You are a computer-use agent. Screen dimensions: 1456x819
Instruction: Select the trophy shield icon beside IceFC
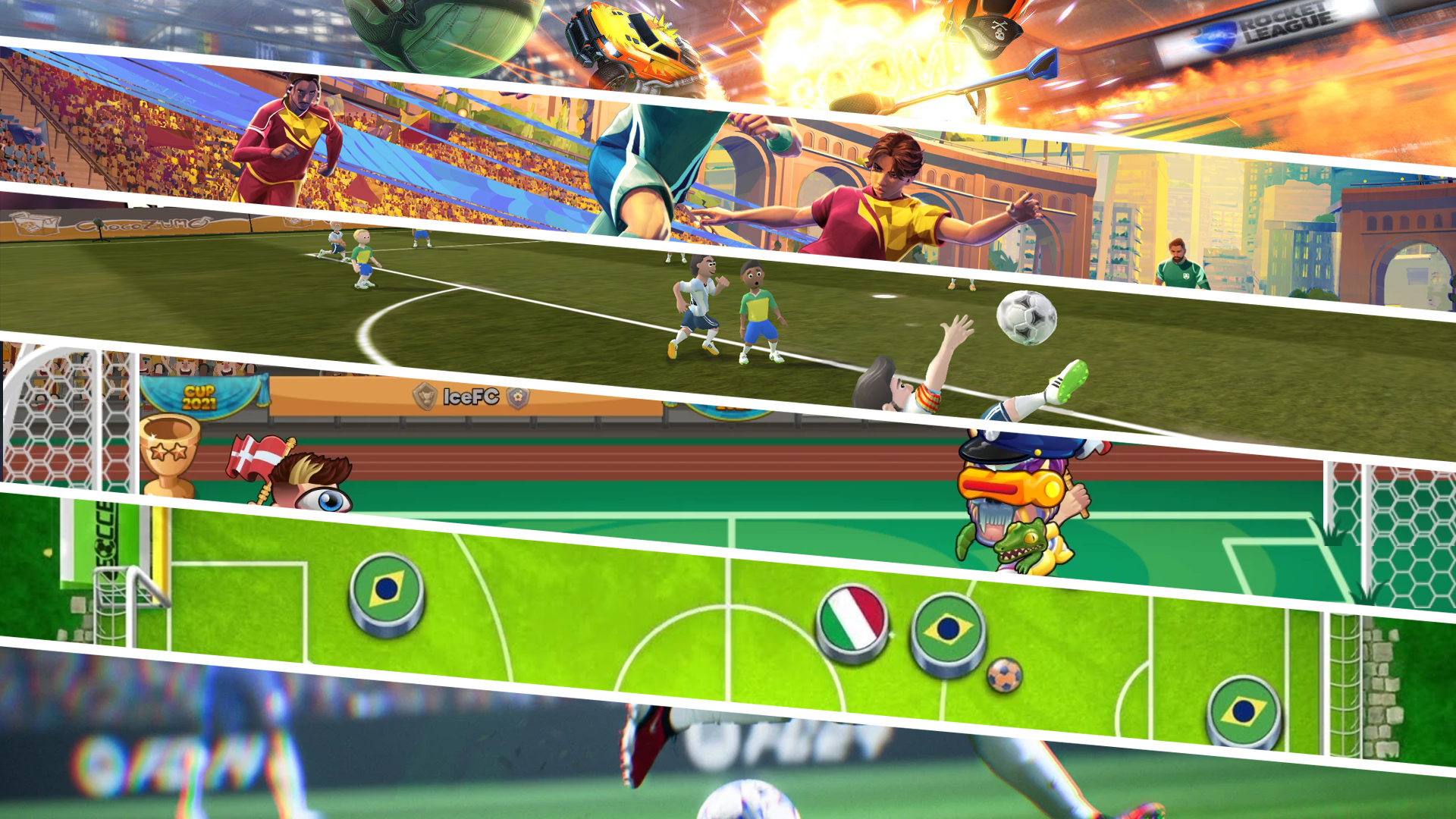424,397
